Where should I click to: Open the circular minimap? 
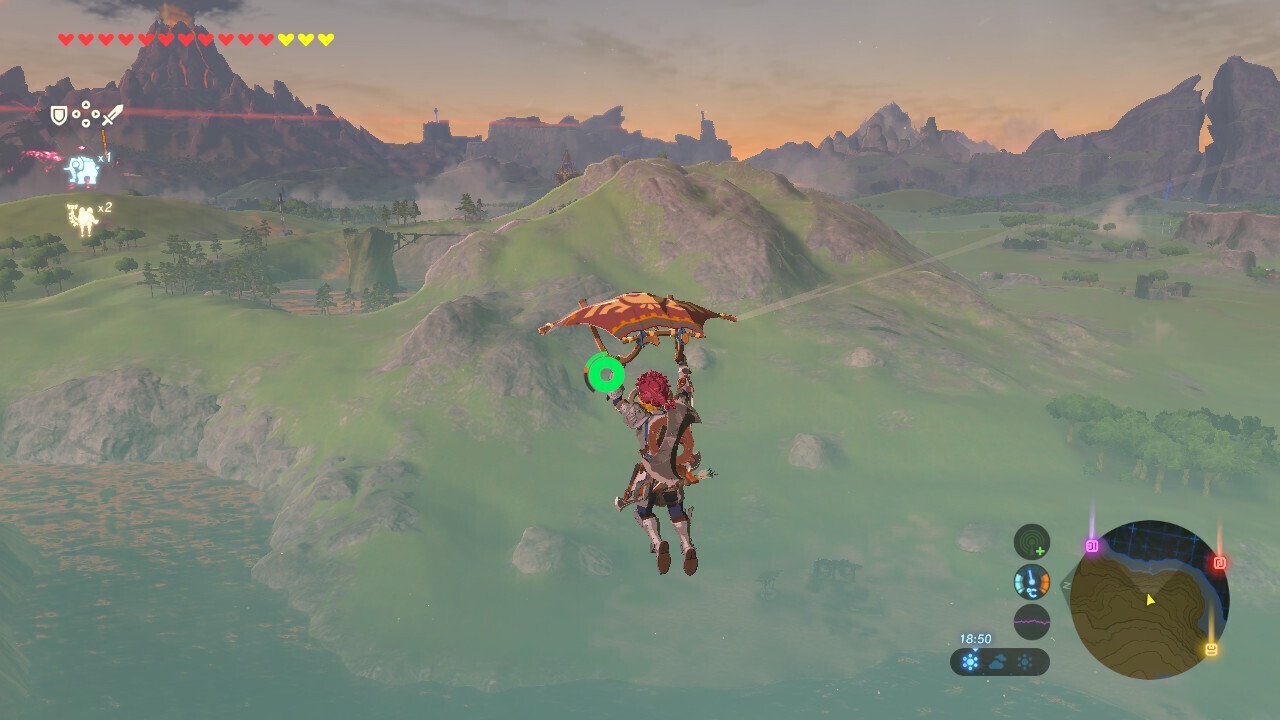point(1148,600)
